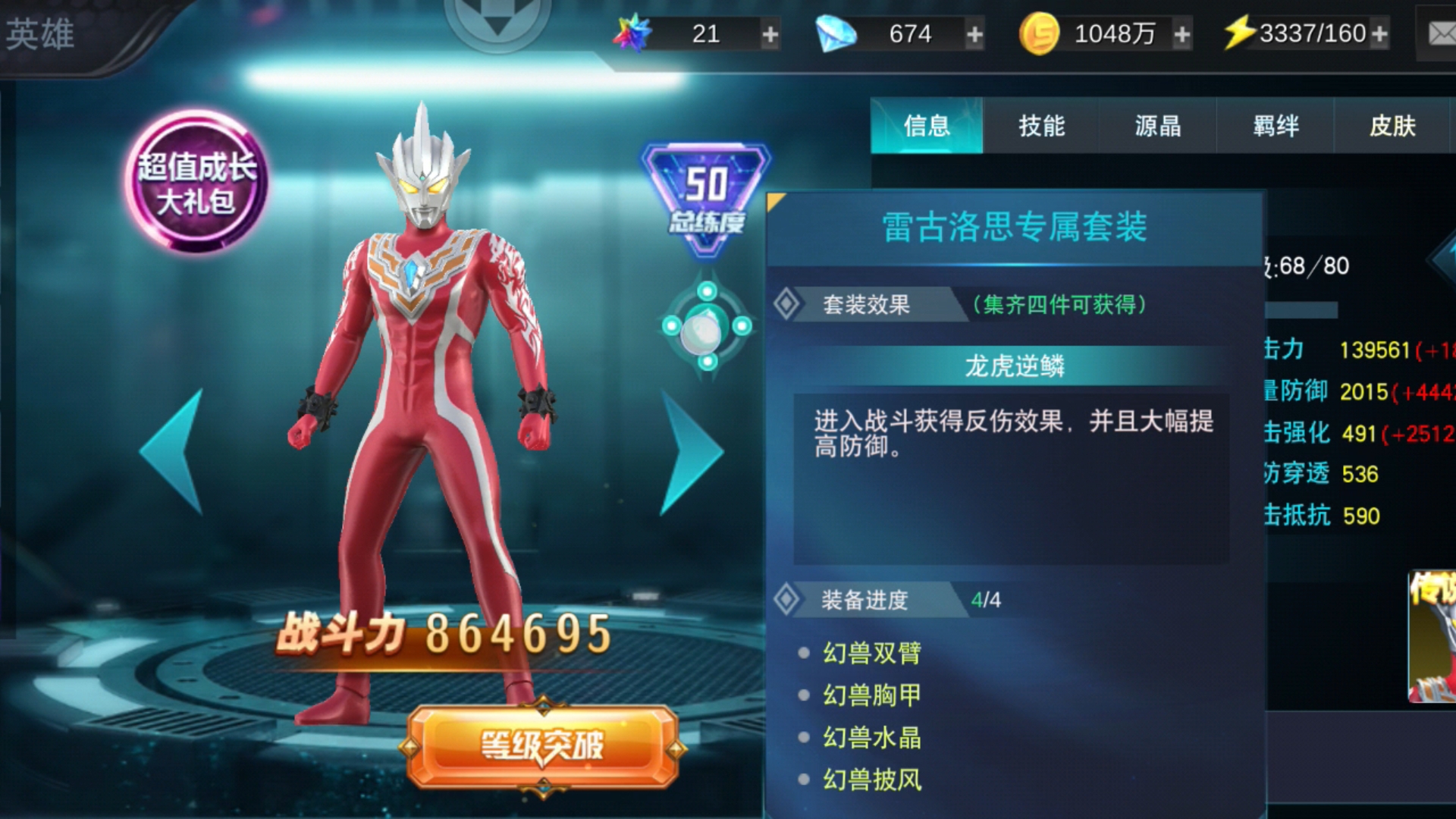1456x819 pixels.
Task: Open the 皮肤 tab
Action: pyautogui.click(x=1394, y=126)
